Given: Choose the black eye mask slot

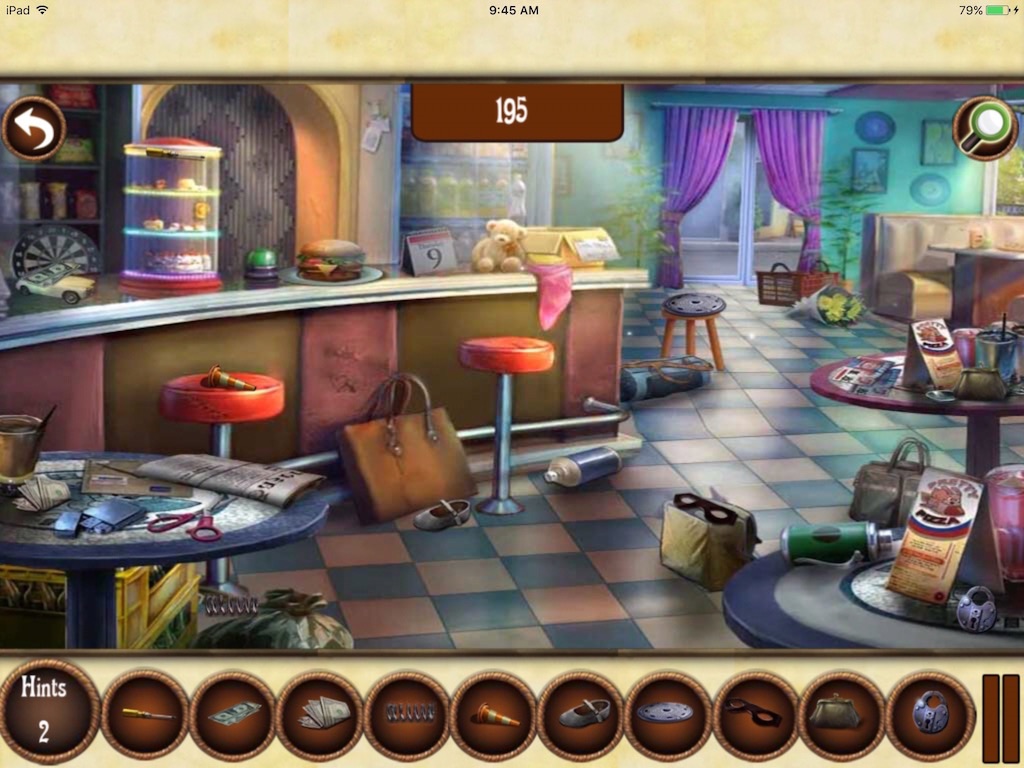Looking at the screenshot, I should (755, 714).
